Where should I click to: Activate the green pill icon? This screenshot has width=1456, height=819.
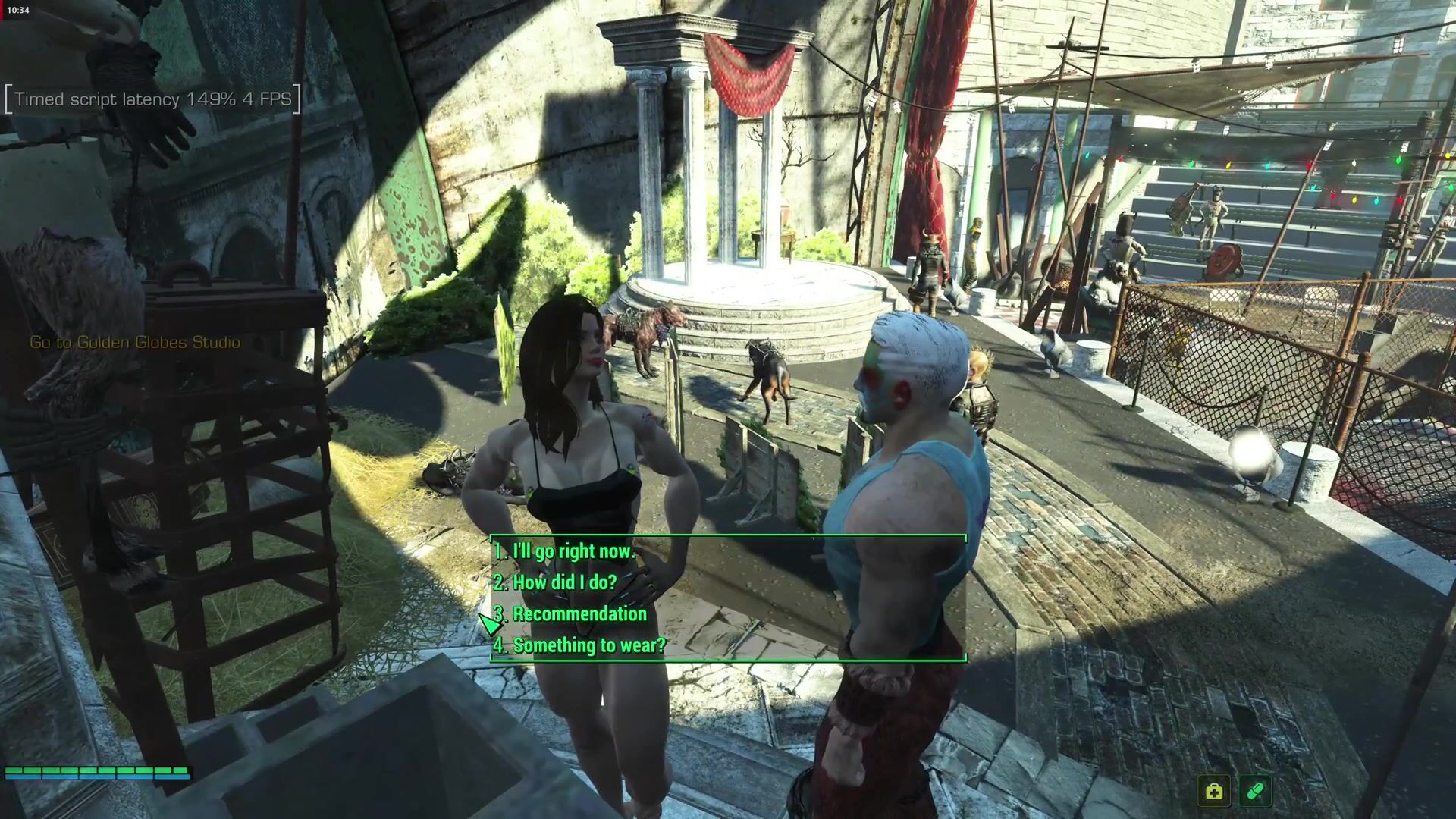click(1255, 792)
